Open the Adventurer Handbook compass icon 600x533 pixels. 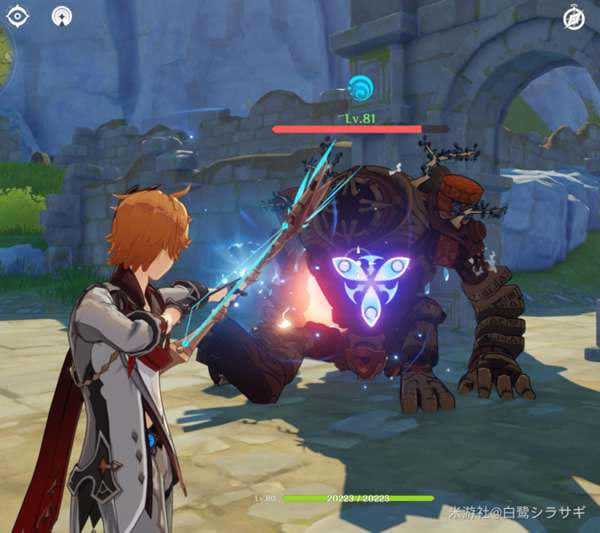[x=573, y=17]
